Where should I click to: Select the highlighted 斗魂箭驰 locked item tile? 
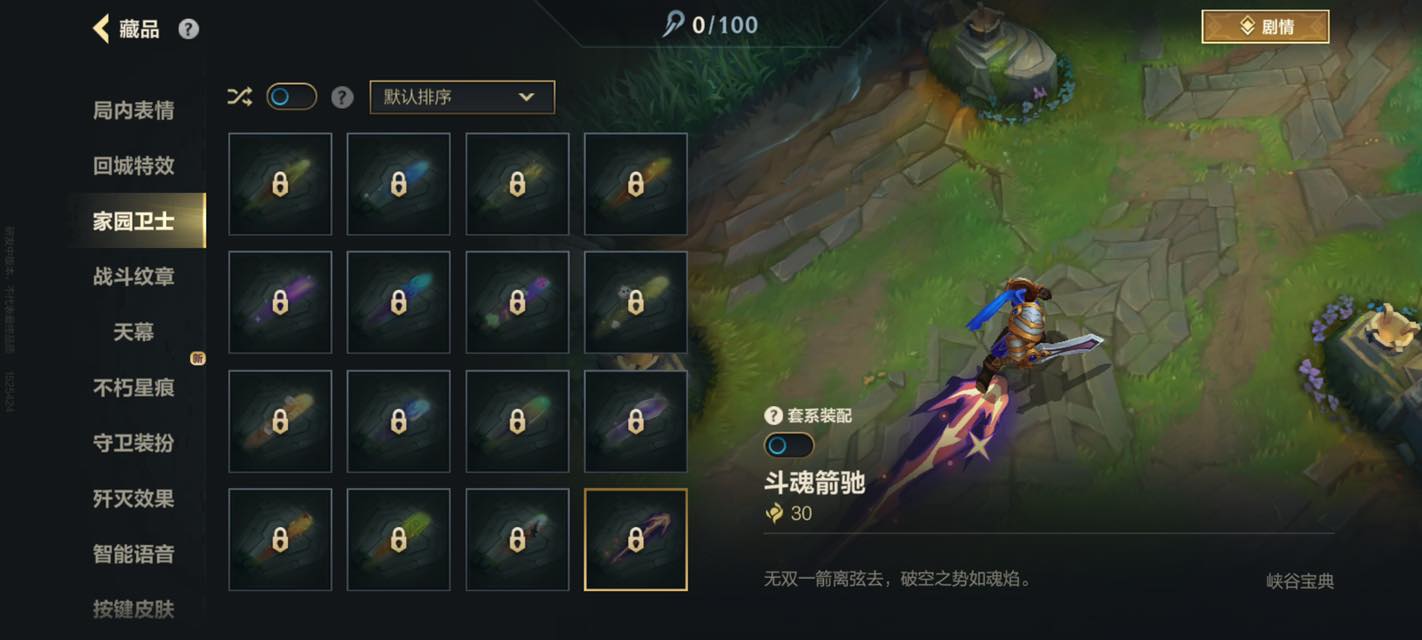pos(635,540)
